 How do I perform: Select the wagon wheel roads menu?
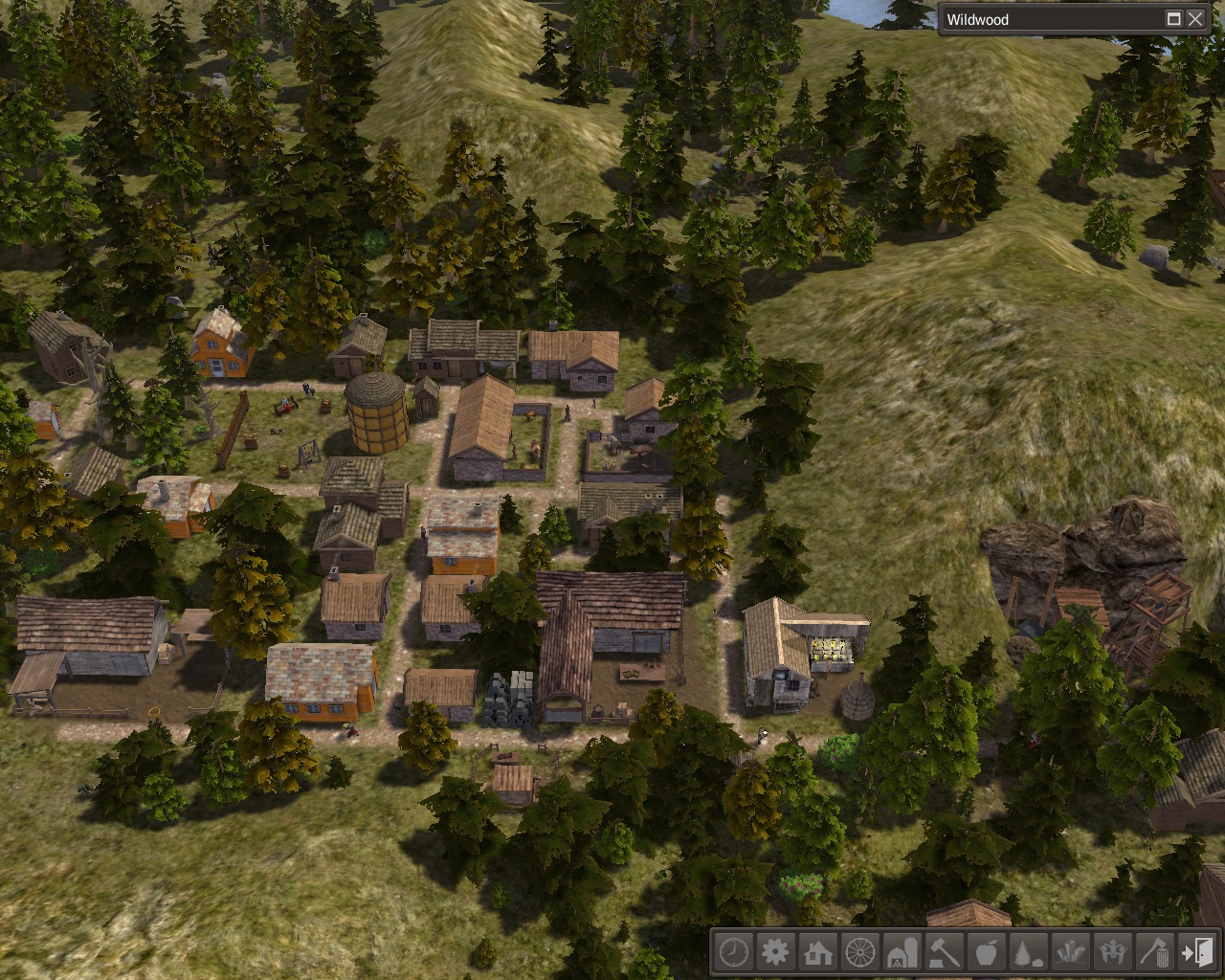[x=859, y=952]
